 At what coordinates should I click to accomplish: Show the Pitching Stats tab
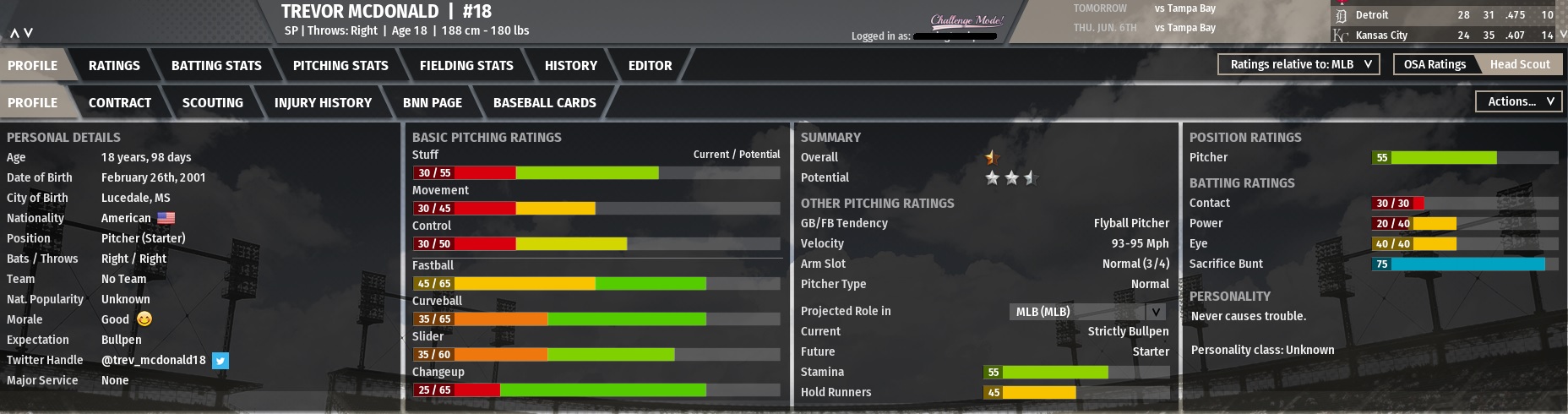point(340,66)
